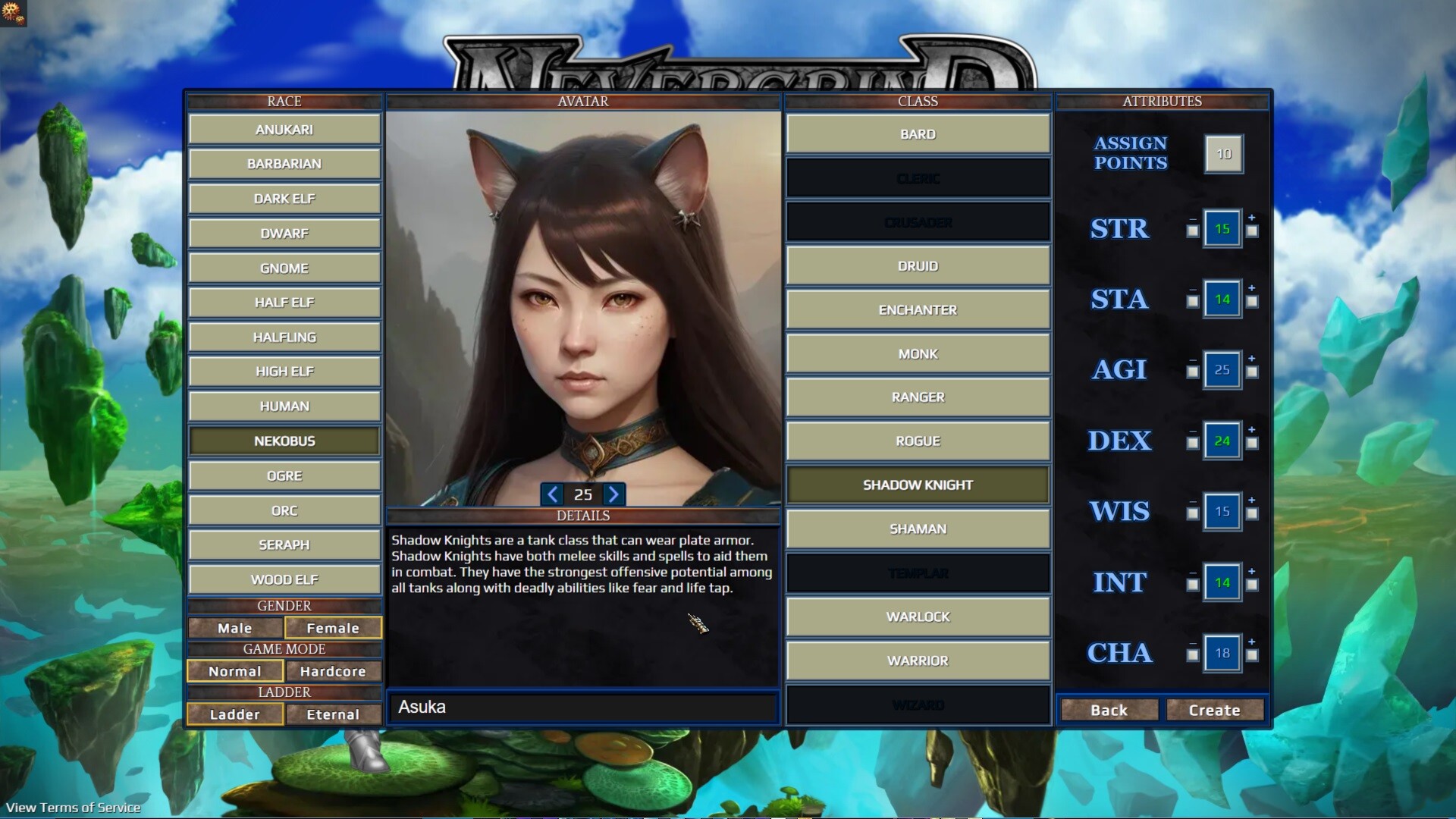This screenshot has width=1456, height=819.
Task: Switch ladder type to Eternal
Action: (x=334, y=714)
